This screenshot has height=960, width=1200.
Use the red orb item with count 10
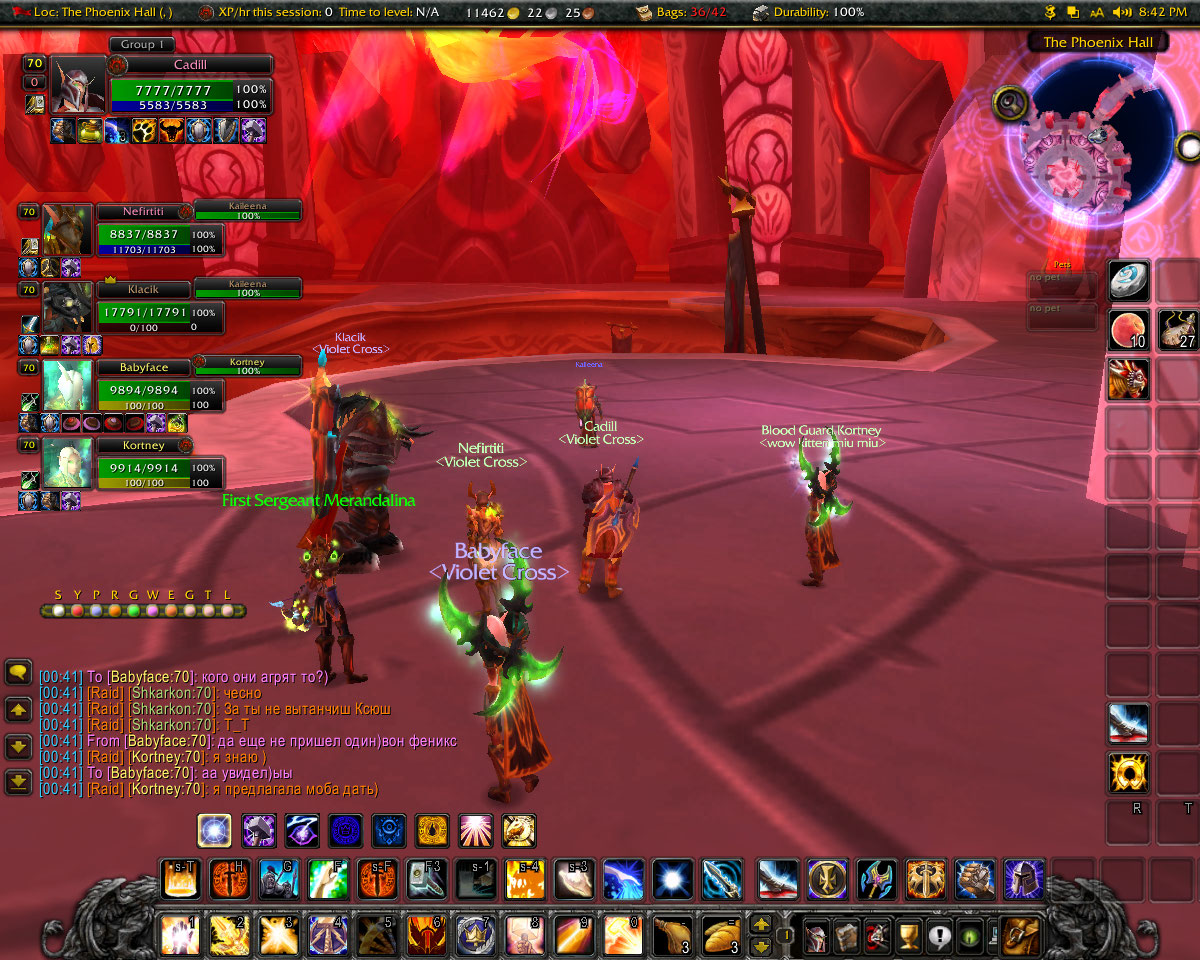(1129, 330)
